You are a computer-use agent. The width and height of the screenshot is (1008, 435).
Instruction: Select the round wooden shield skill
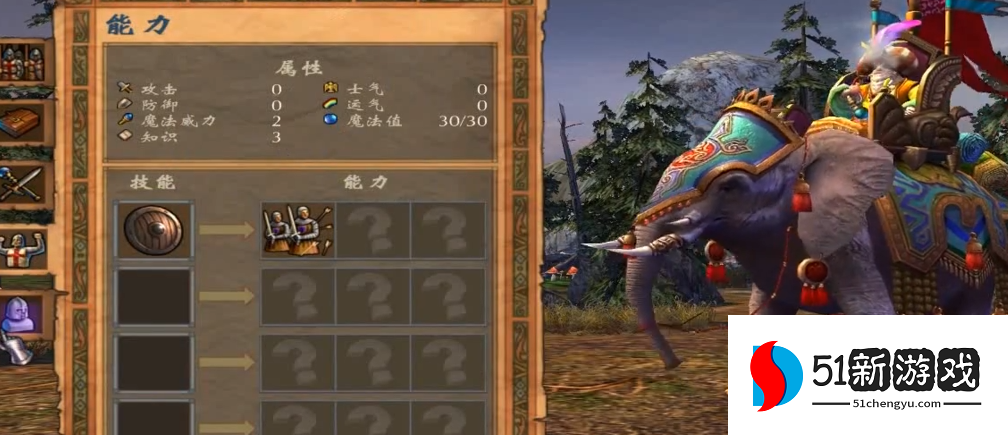click(155, 230)
